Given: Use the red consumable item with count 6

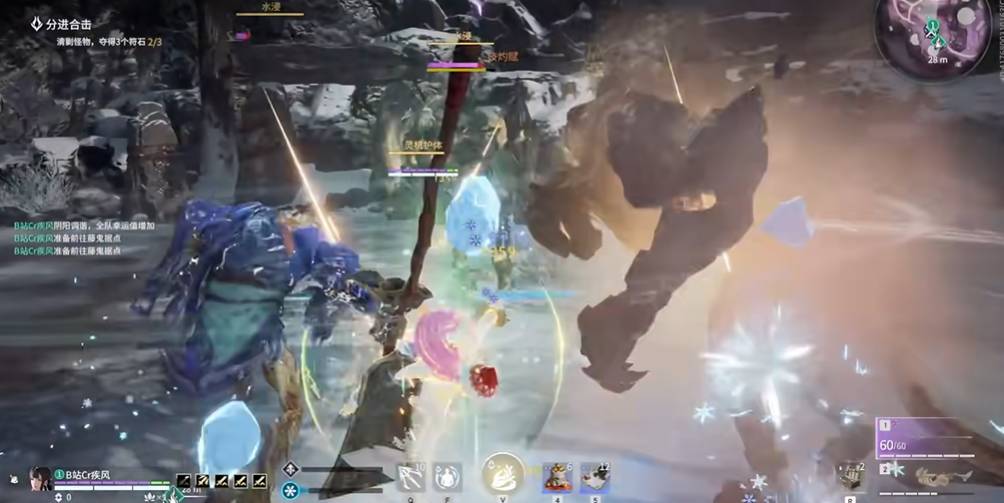Looking at the screenshot, I should pyautogui.click(x=556, y=478).
